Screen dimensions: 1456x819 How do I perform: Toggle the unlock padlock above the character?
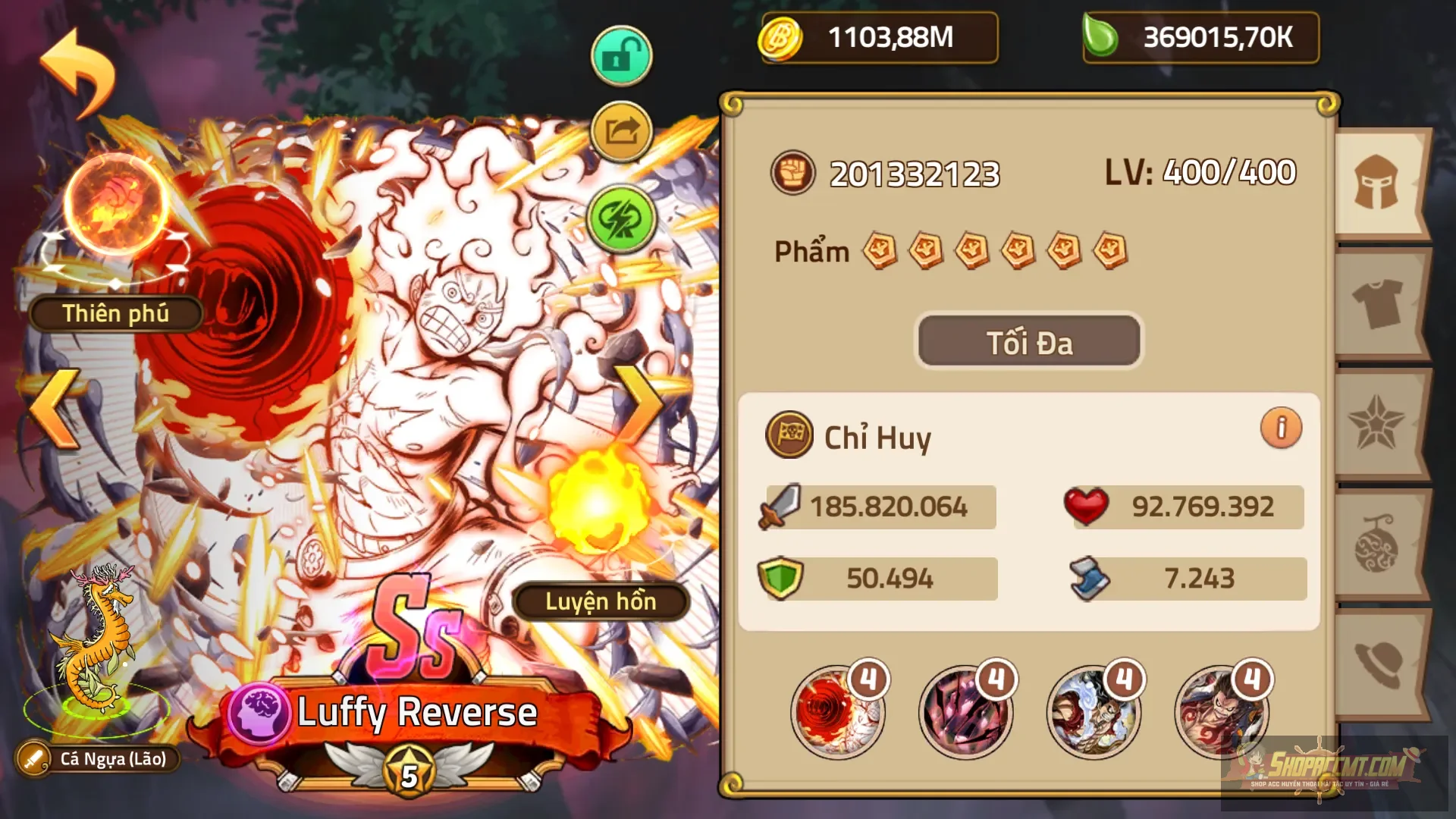(620, 55)
